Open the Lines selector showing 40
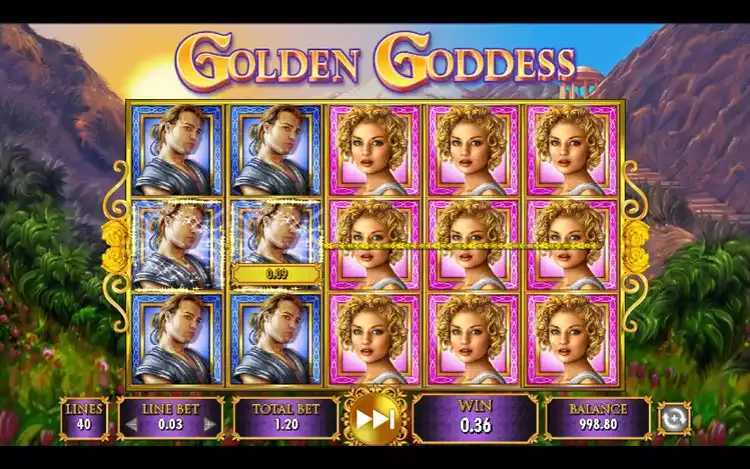This screenshot has height=469, width=750. tap(84, 418)
